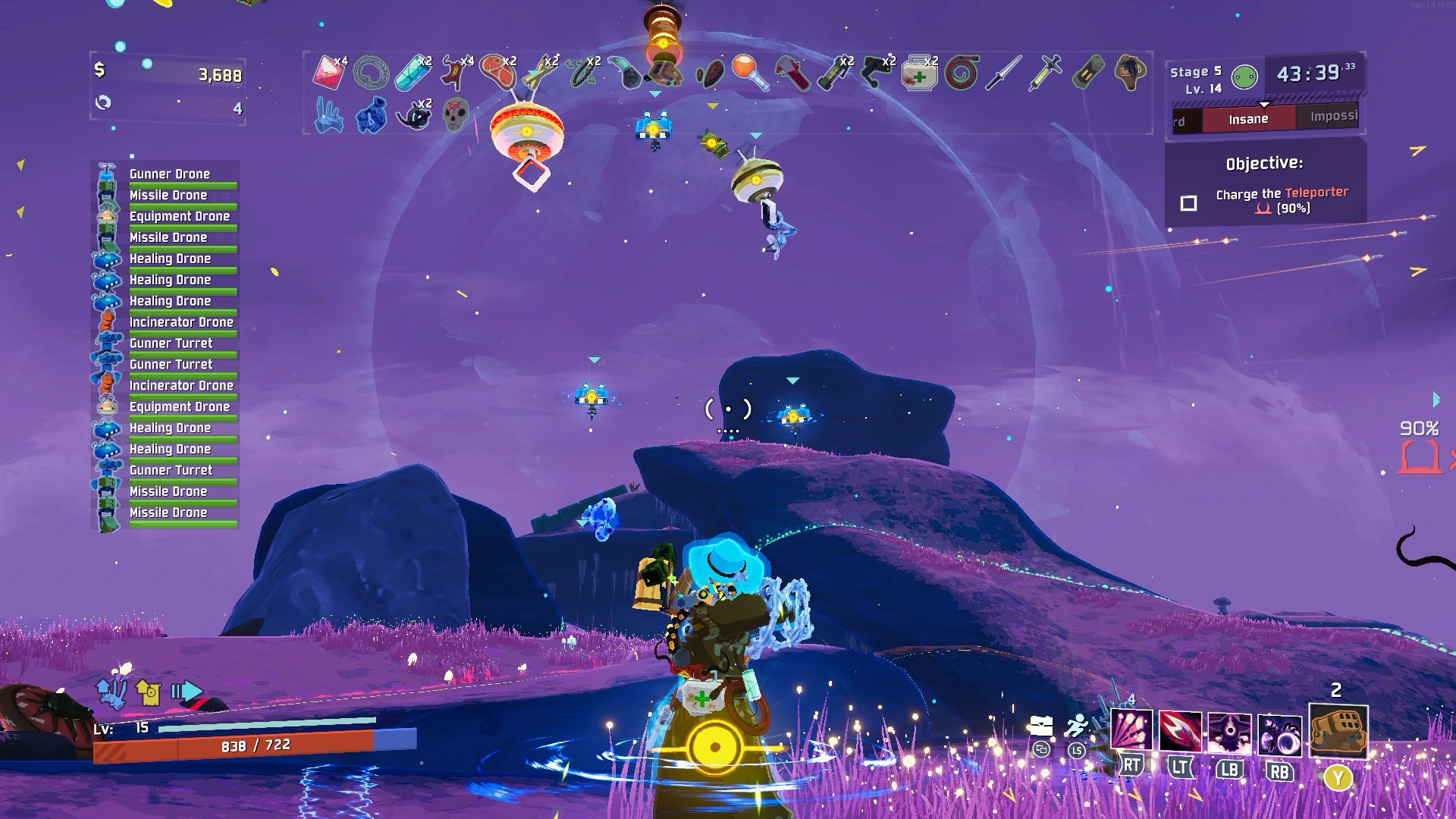The height and width of the screenshot is (819, 1456).
Task: Click the sprint running-figure icon
Action: point(1076,728)
